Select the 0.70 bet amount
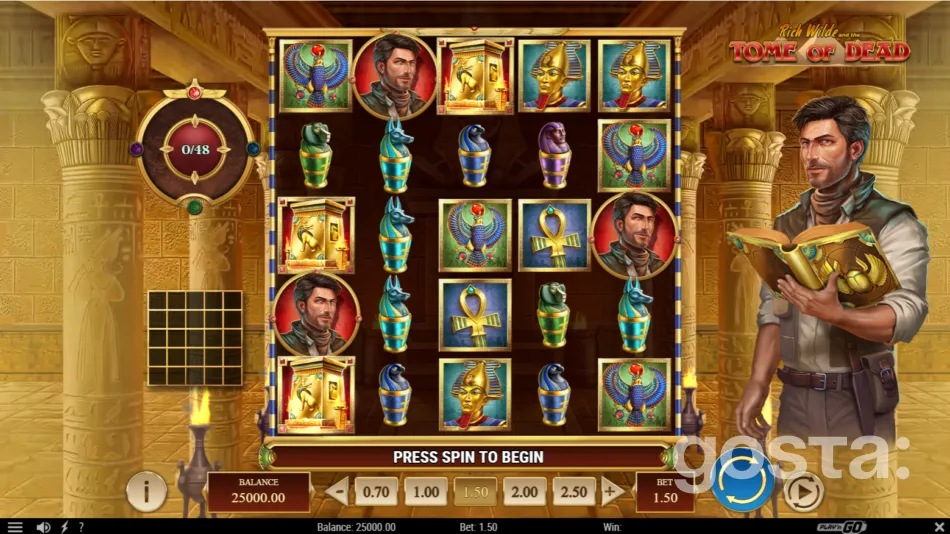Screen dimensions: 950x534 376,492
